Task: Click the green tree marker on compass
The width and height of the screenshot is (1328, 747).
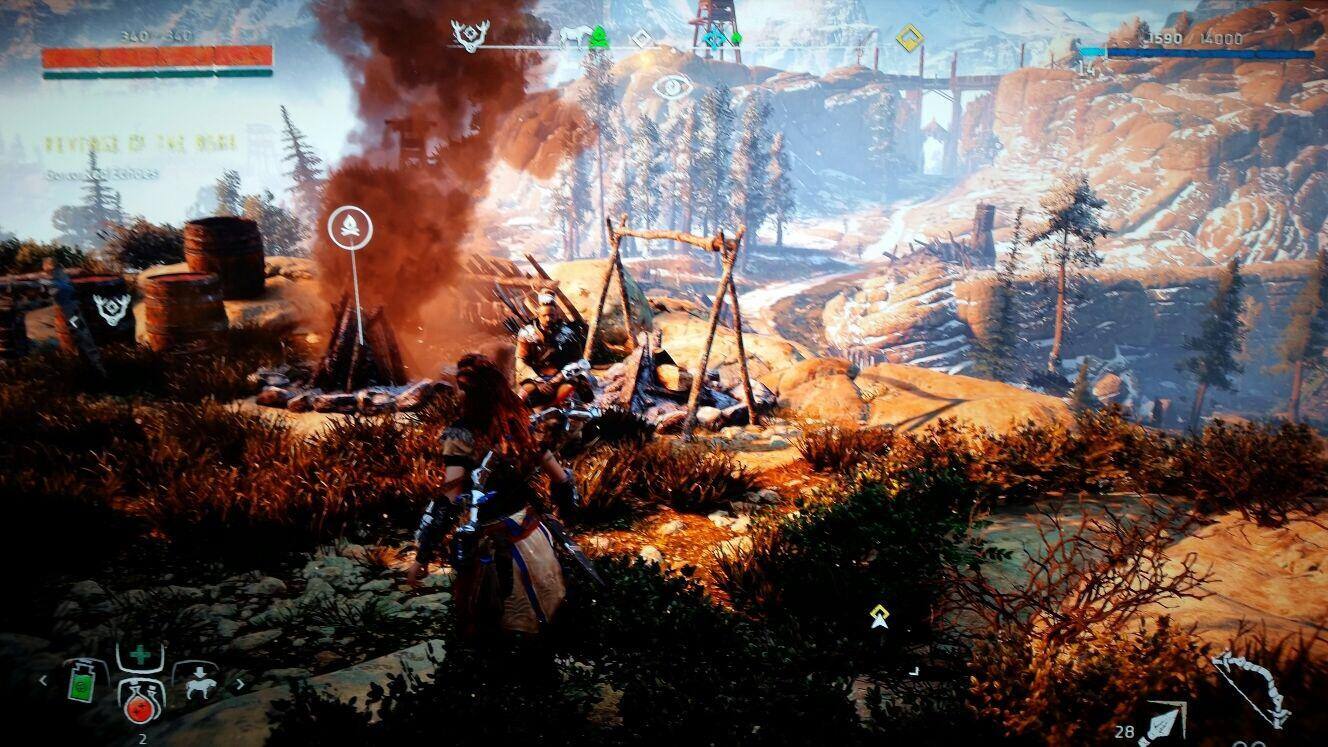Action: [x=598, y=38]
